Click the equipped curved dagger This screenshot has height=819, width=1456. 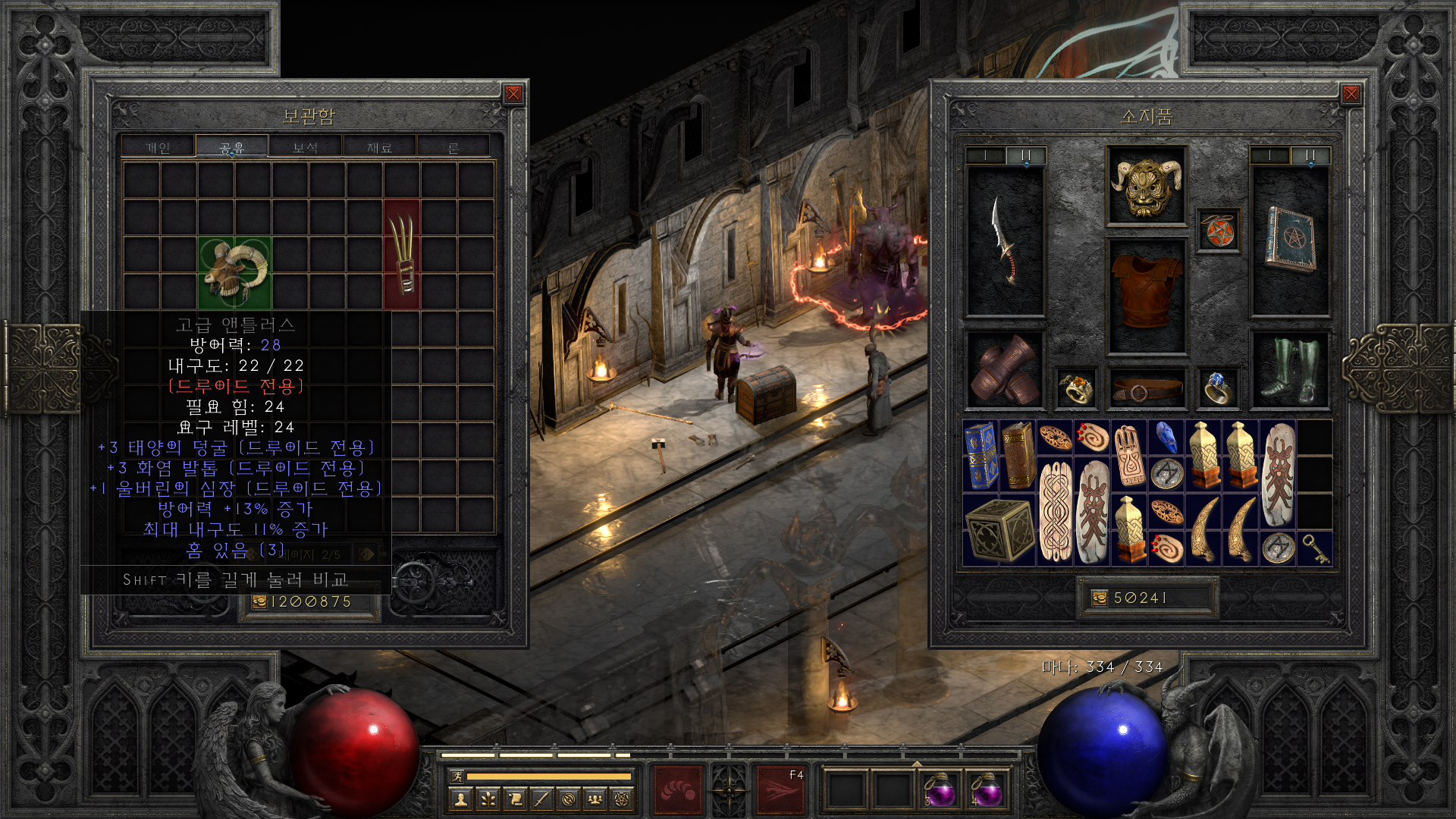click(1005, 241)
